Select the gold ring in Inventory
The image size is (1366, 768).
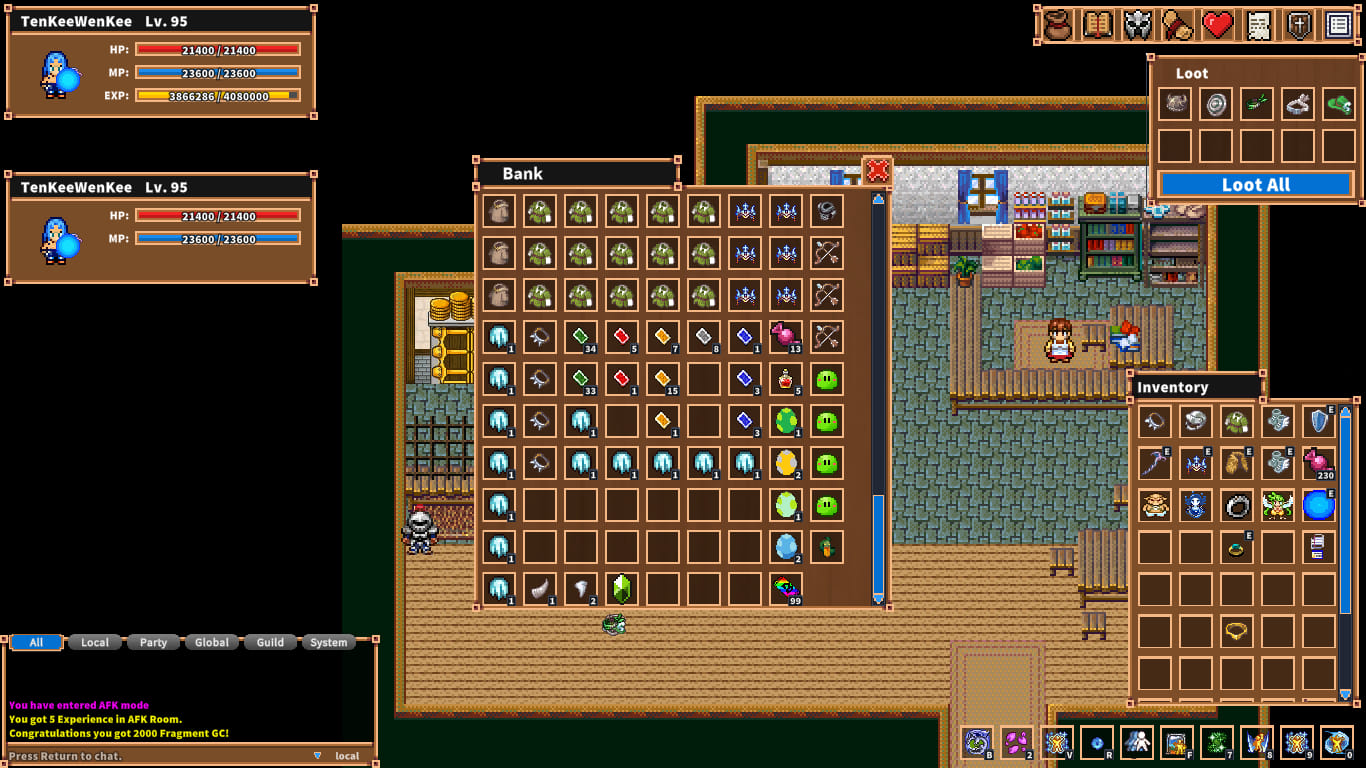1236,631
